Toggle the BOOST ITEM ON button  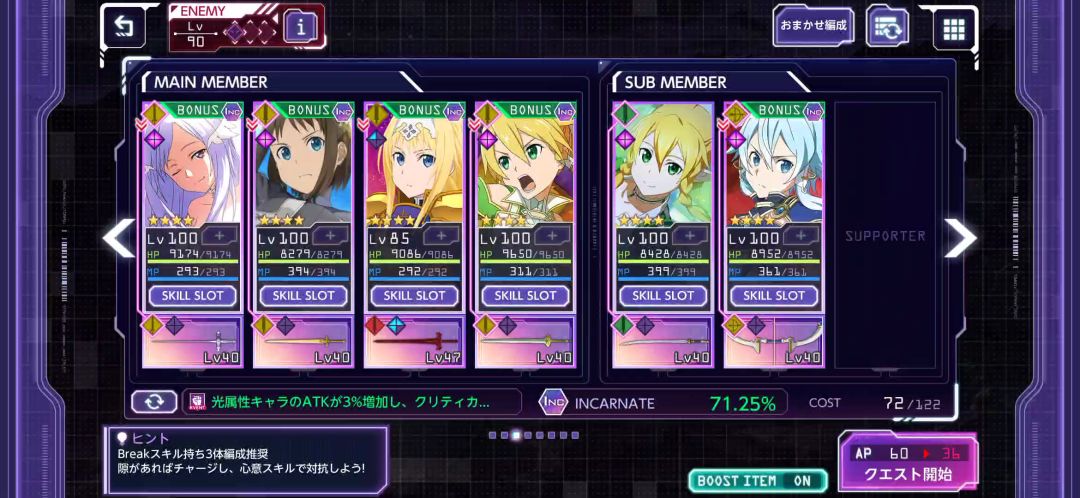757,481
